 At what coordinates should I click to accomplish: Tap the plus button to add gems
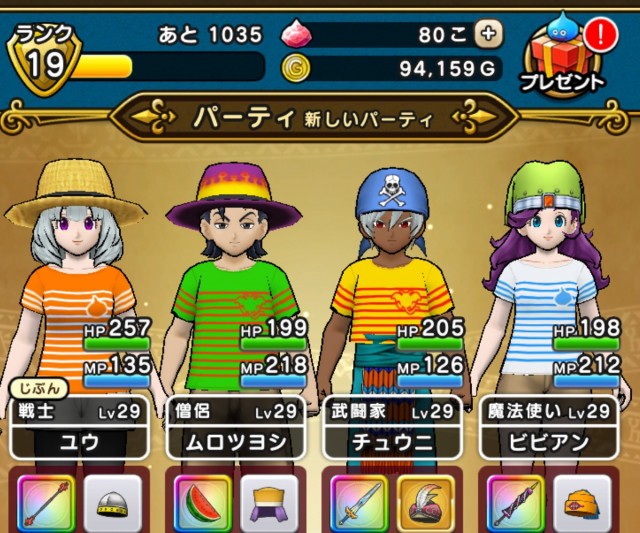tap(489, 33)
